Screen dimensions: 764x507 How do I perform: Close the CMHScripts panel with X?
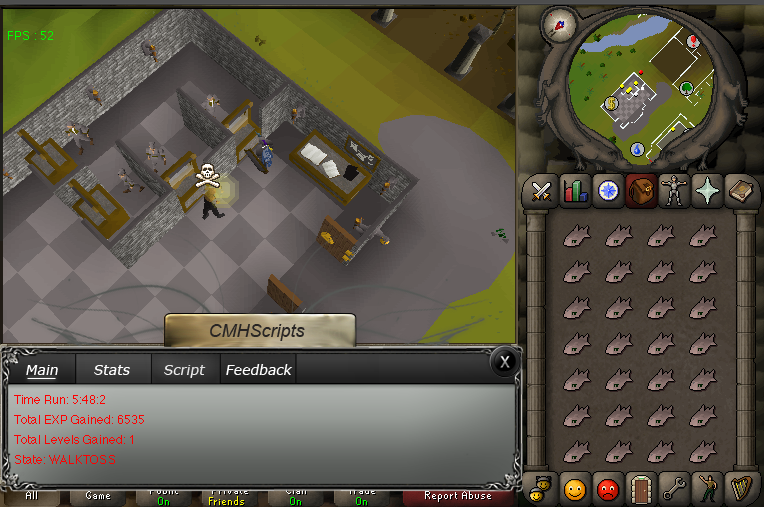pyautogui.click(x=506, y=361)
